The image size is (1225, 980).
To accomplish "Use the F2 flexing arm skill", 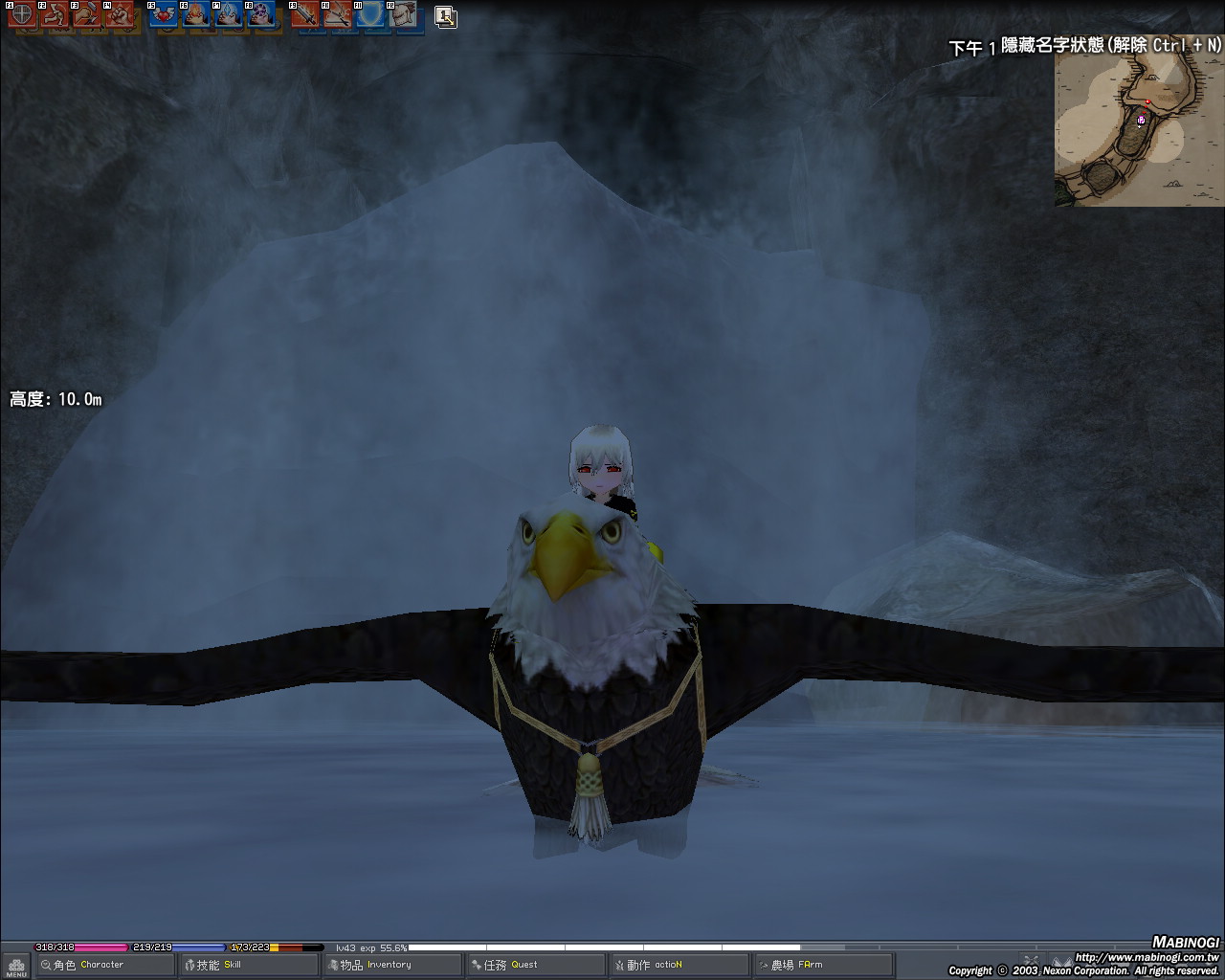I will [55, 14].
